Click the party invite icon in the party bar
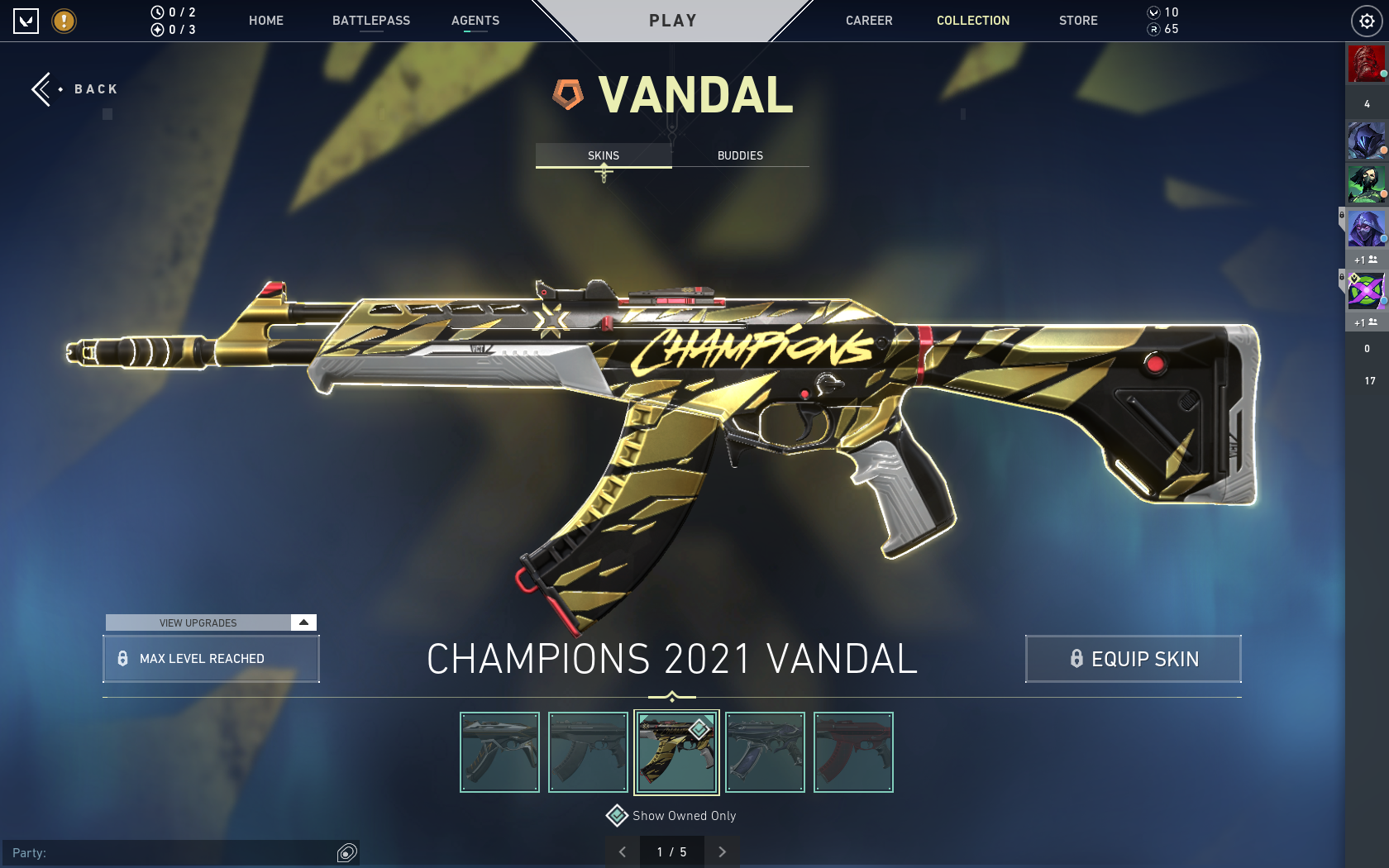 click(346, 852)
